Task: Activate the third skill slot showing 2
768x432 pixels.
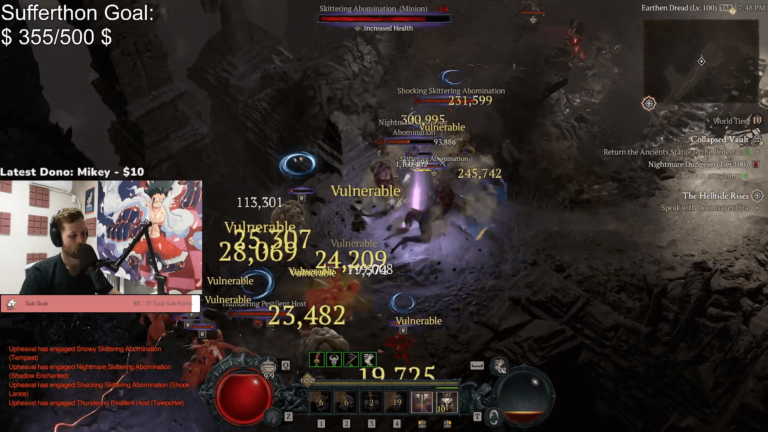Action: point(371,402)
